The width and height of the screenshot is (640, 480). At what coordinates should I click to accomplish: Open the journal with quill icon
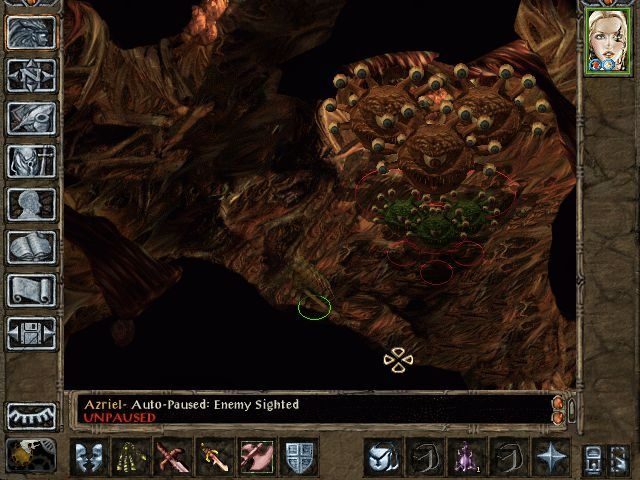pyautogui.click(x=31, y=118)
